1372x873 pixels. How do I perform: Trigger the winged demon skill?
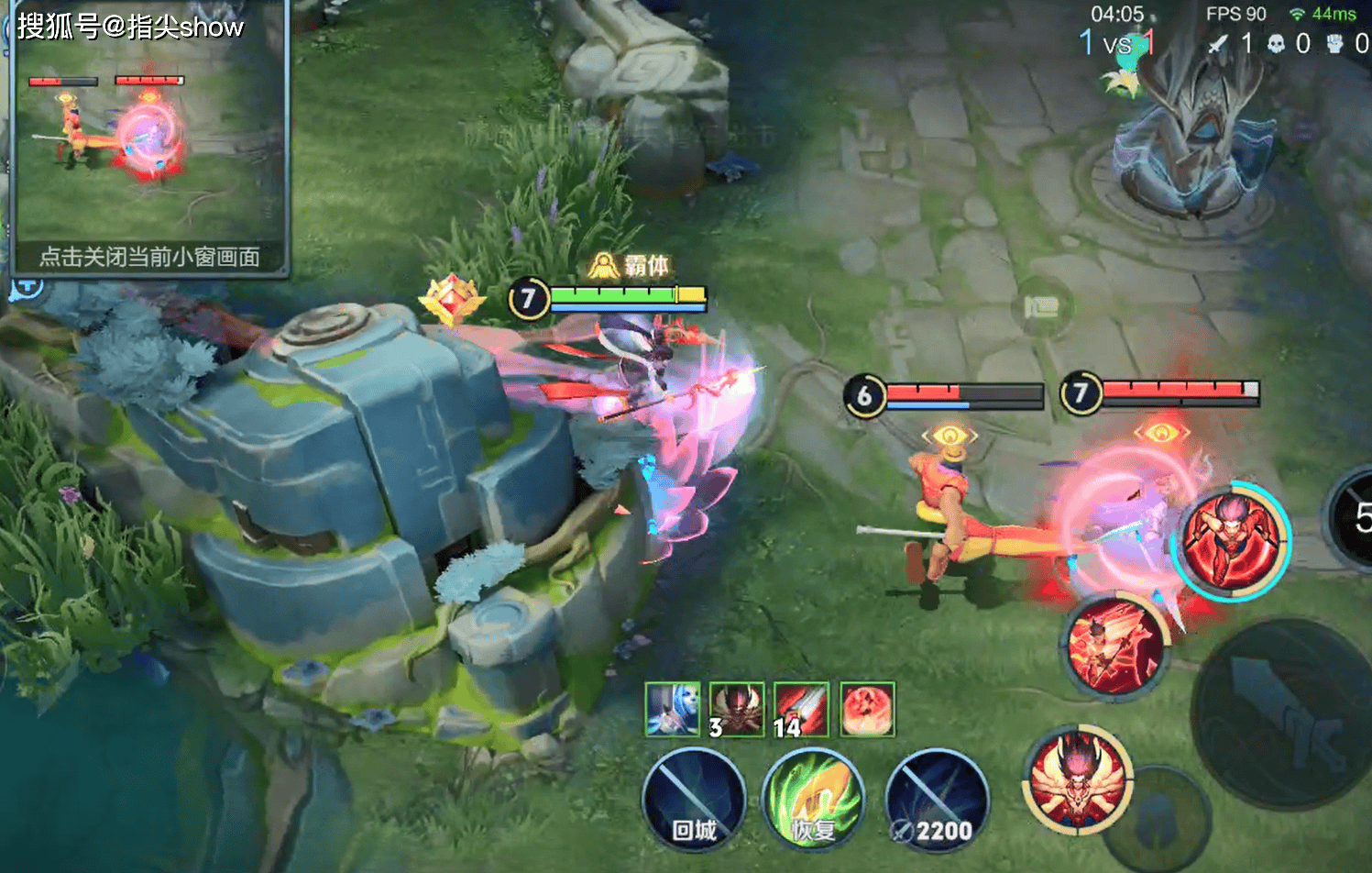[x=1078, y=778]
